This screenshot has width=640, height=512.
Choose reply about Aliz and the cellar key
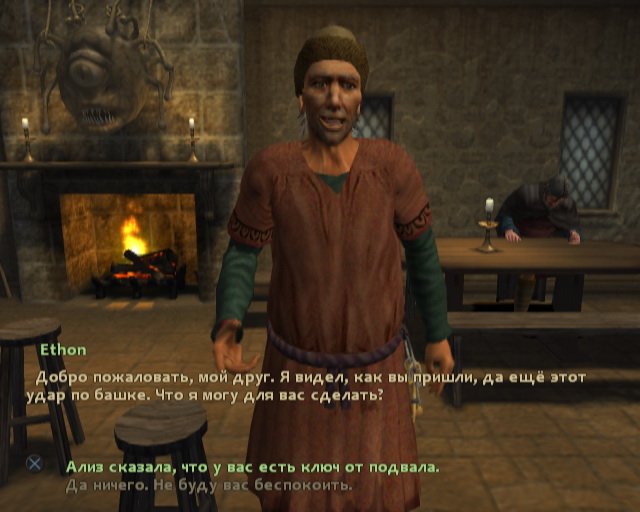[251, 467]
